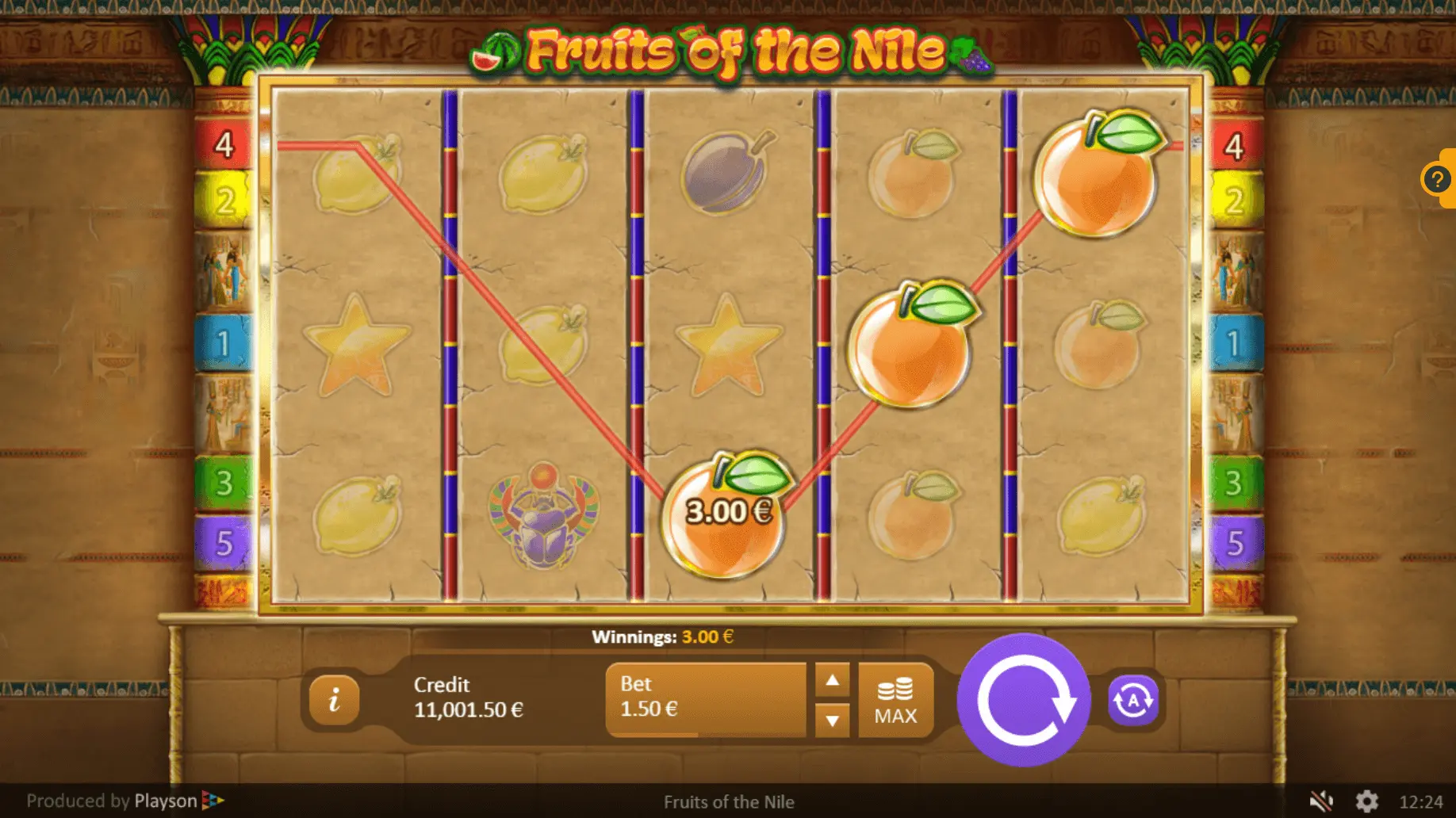Select blue payline 1 marker on left
Viewport: 1456px width, 818px height.
point(224,343)
